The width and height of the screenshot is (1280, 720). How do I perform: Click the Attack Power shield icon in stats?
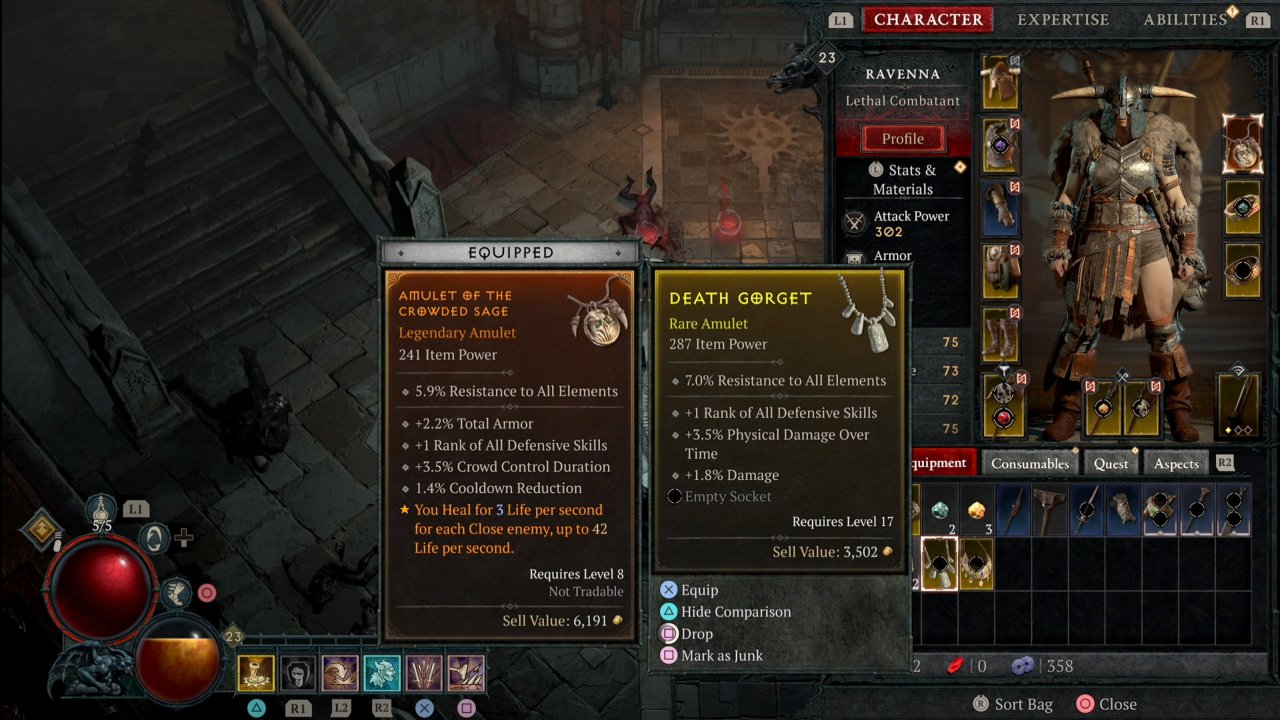855,222
